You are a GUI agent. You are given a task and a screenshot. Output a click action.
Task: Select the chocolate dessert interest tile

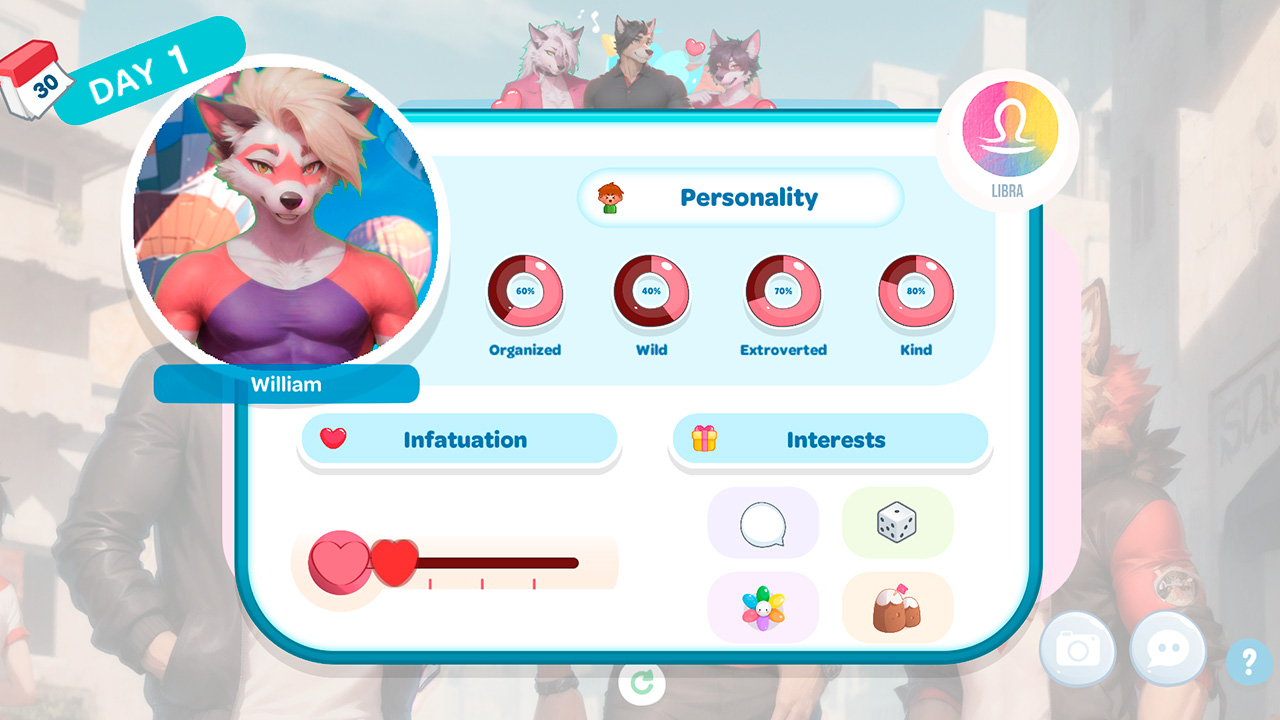(897, 605)
